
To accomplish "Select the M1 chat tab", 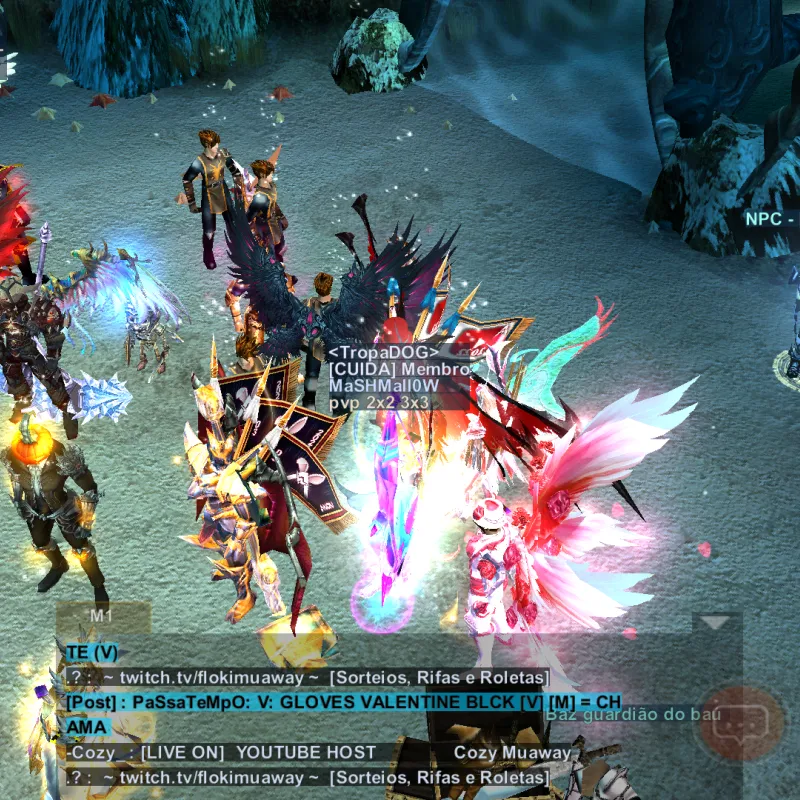I will (x=101, y=616).
